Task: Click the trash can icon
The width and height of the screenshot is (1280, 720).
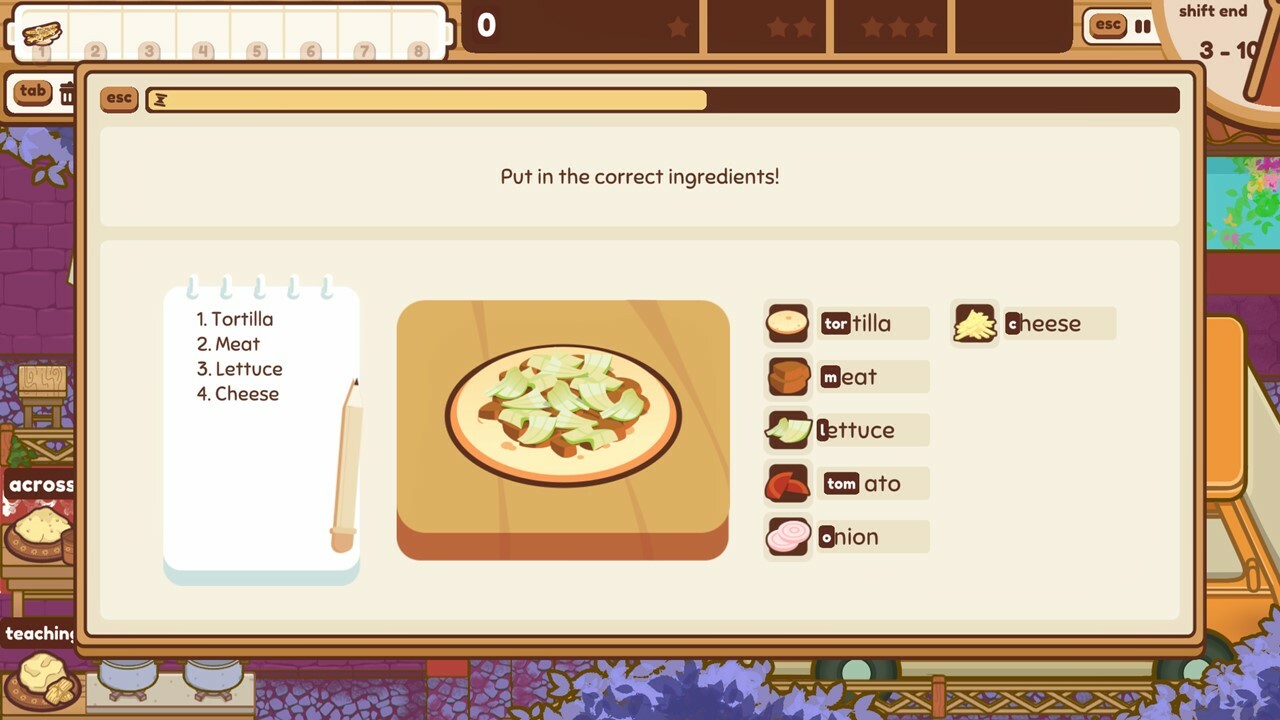Action: [x=68, y=93]
